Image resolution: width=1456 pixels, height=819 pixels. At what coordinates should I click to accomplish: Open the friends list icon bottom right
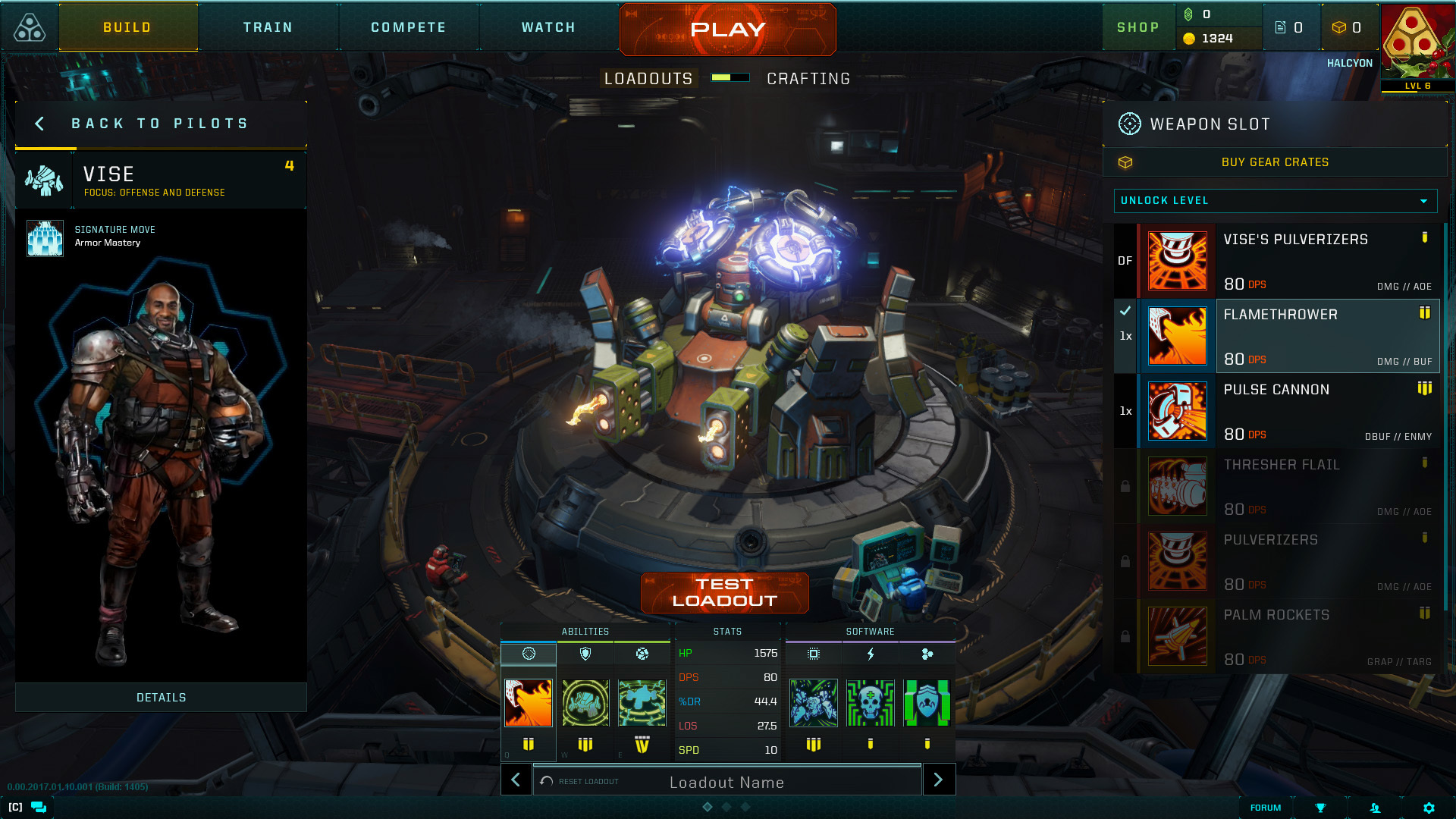[1375, 808]
